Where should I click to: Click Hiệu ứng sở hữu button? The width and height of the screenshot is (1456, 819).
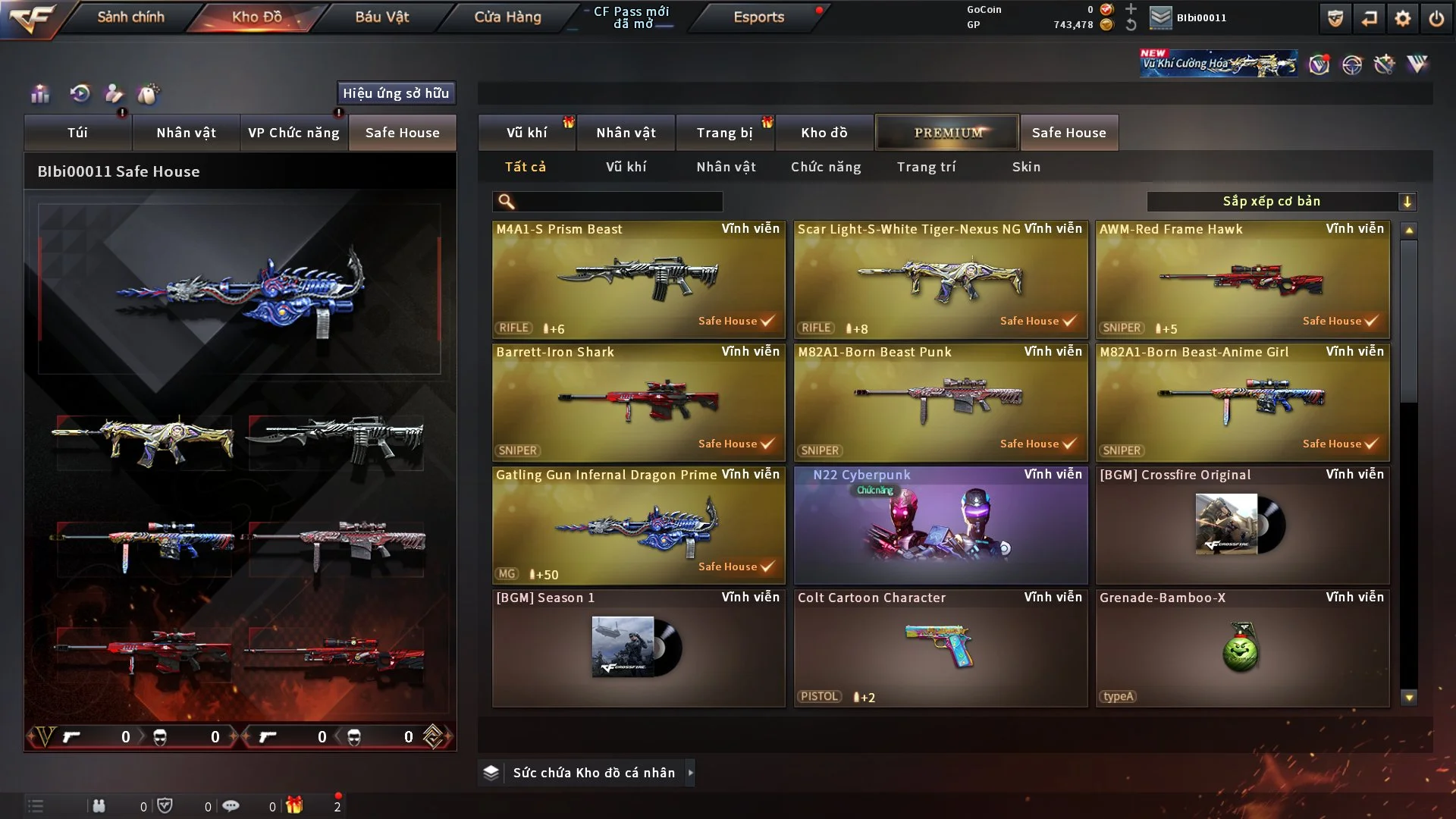coord(396,93)
